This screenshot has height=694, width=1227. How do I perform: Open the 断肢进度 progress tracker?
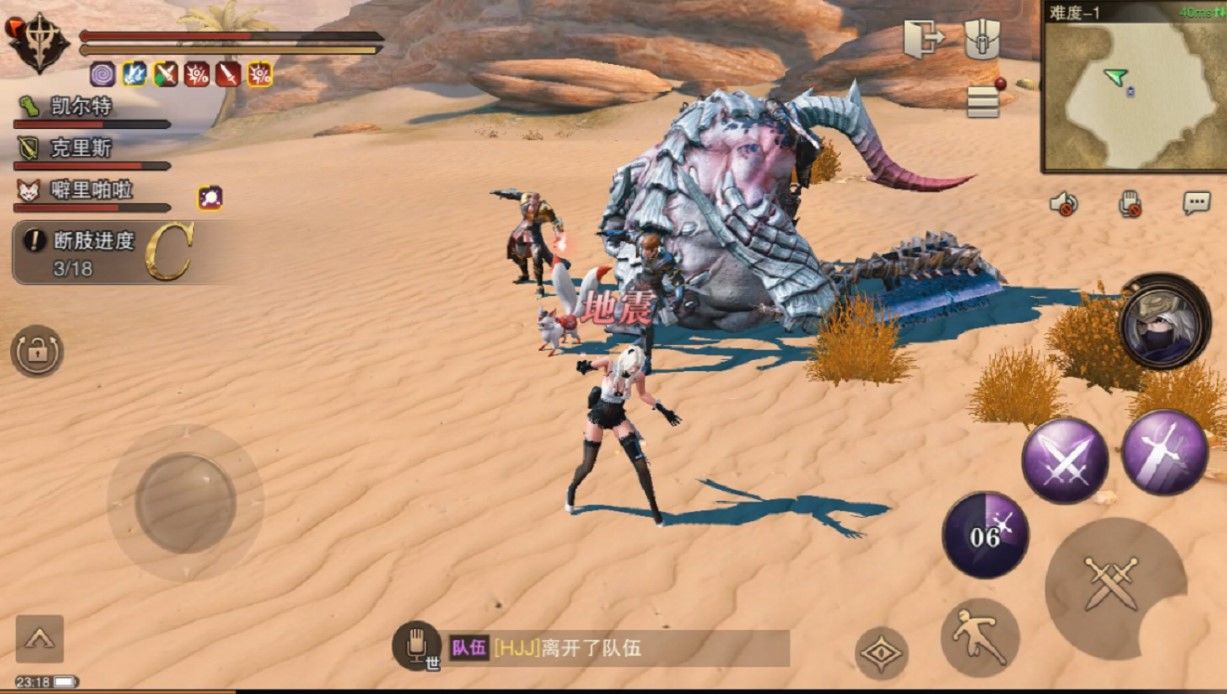tap(100, 253)
